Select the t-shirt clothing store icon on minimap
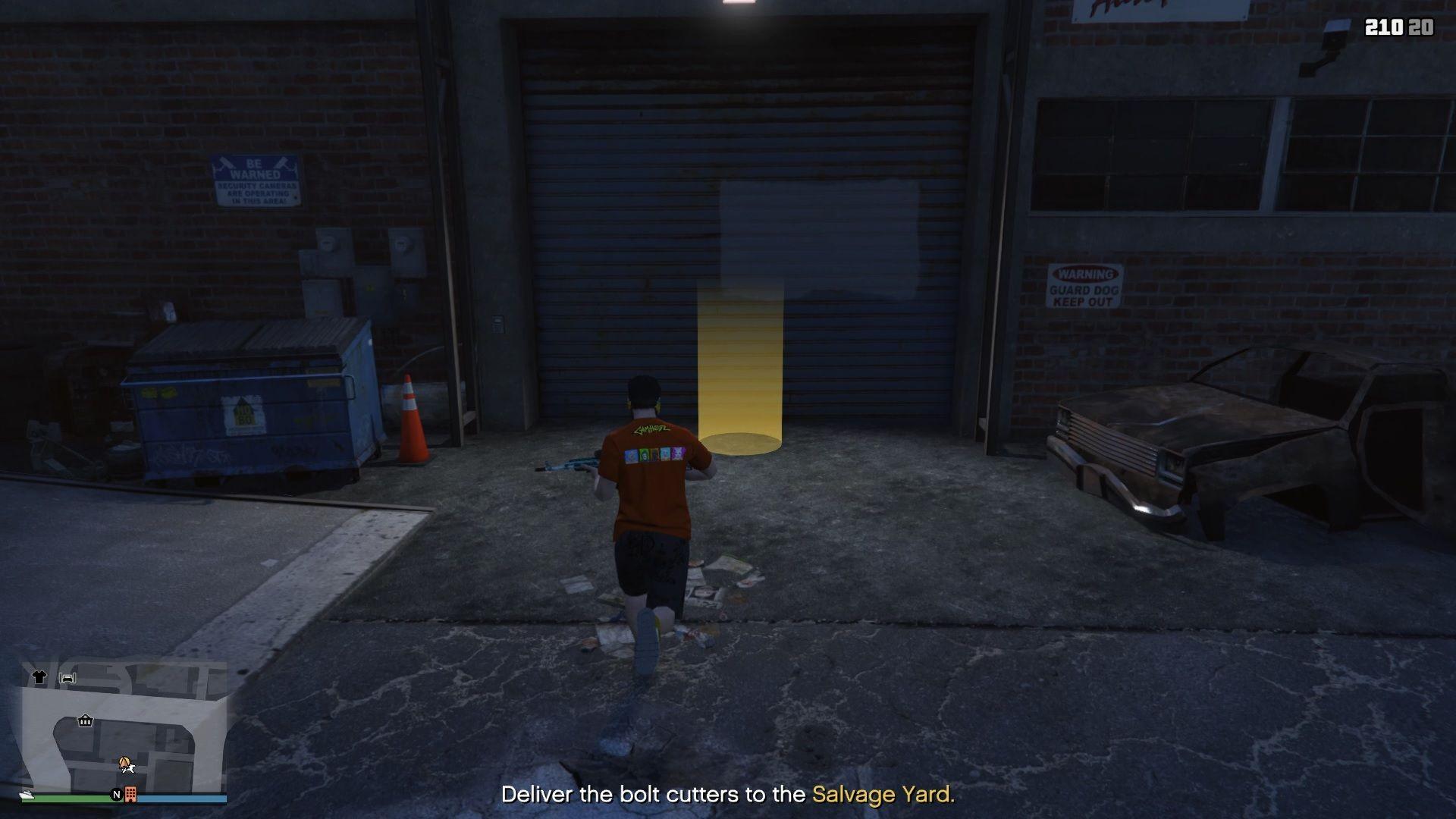Image resolution: width=1456 pixels, height=819 pixels. tap(39, 677)
